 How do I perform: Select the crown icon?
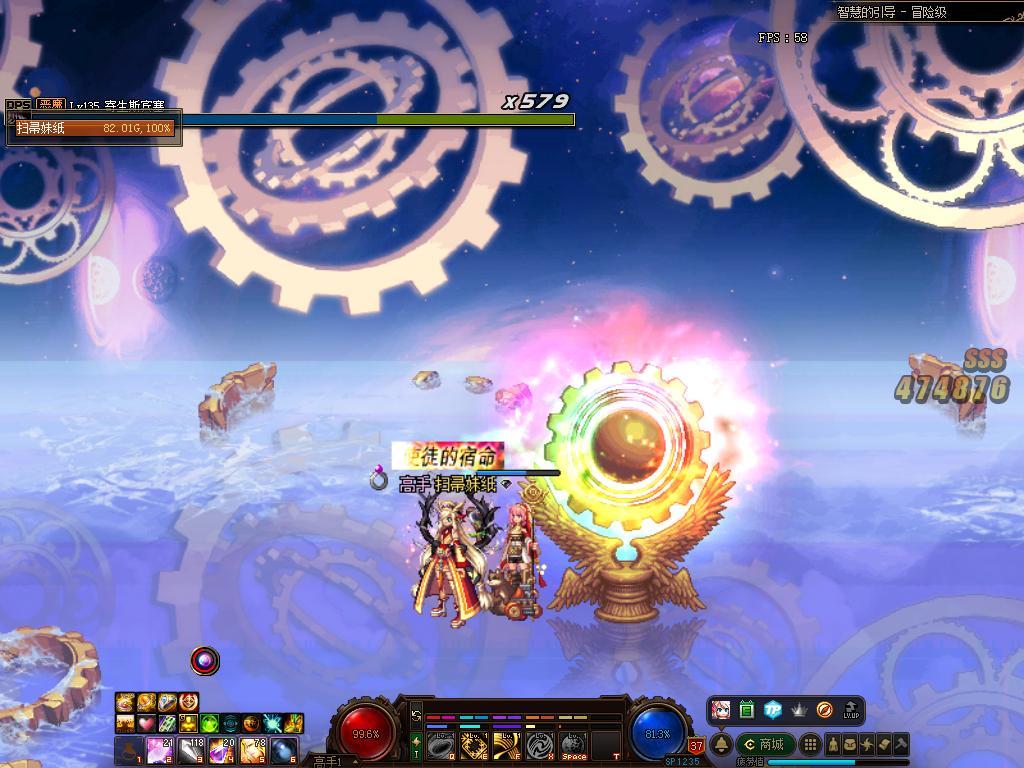tap(798, 710)
